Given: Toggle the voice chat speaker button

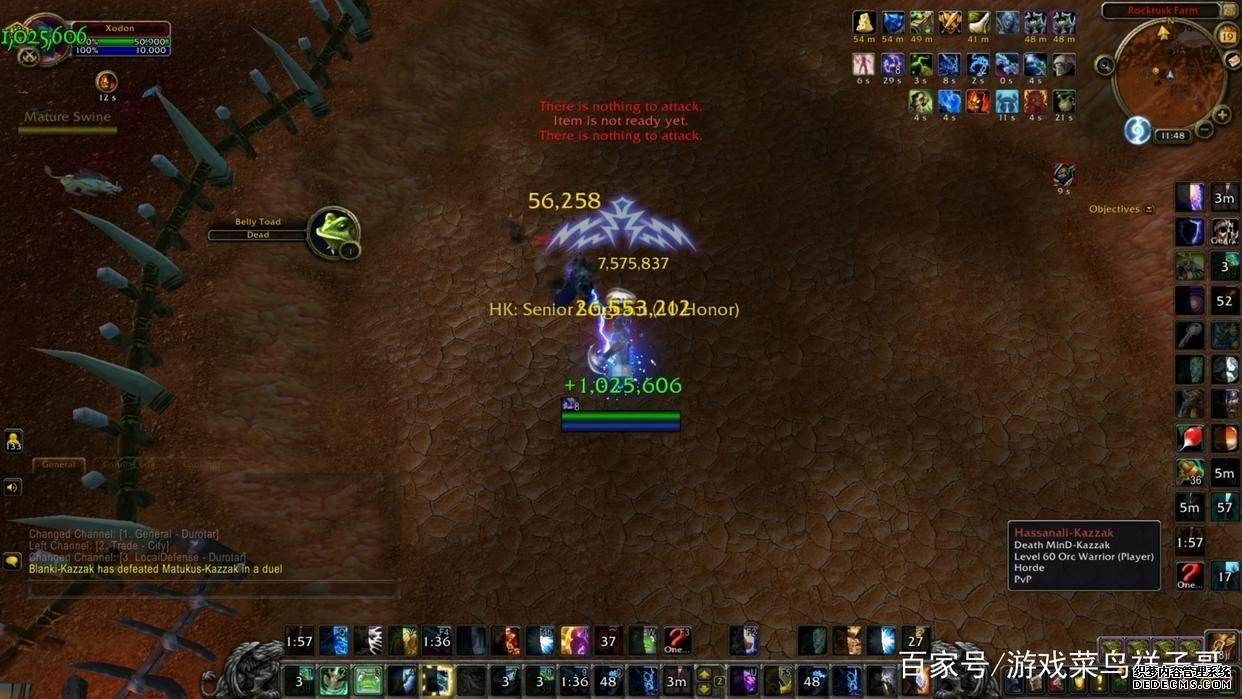Looking at the screenshot, I should pyautogui.click(x=12, y=487).
